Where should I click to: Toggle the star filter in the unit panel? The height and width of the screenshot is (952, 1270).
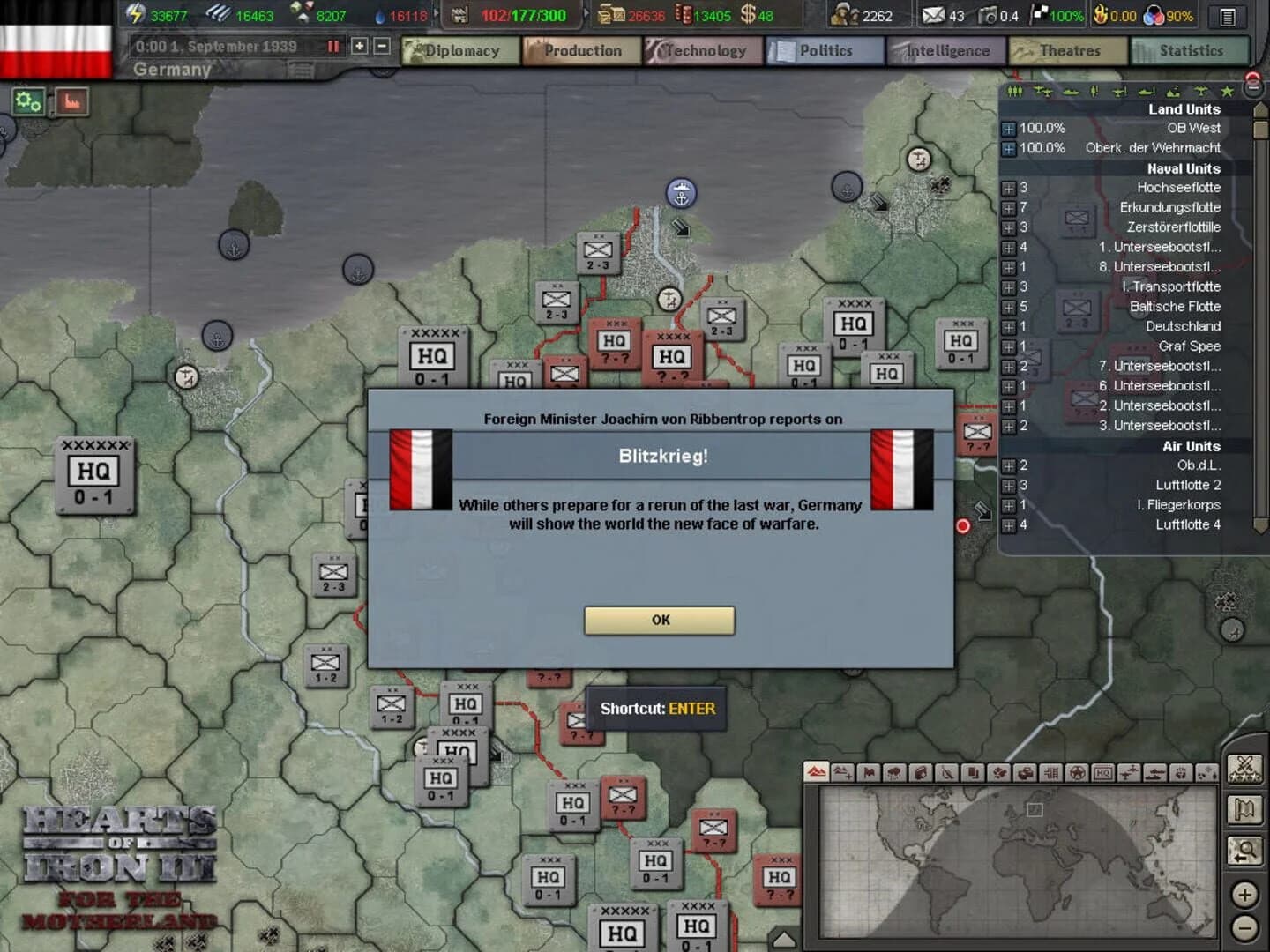click(x=1227, y=91)
